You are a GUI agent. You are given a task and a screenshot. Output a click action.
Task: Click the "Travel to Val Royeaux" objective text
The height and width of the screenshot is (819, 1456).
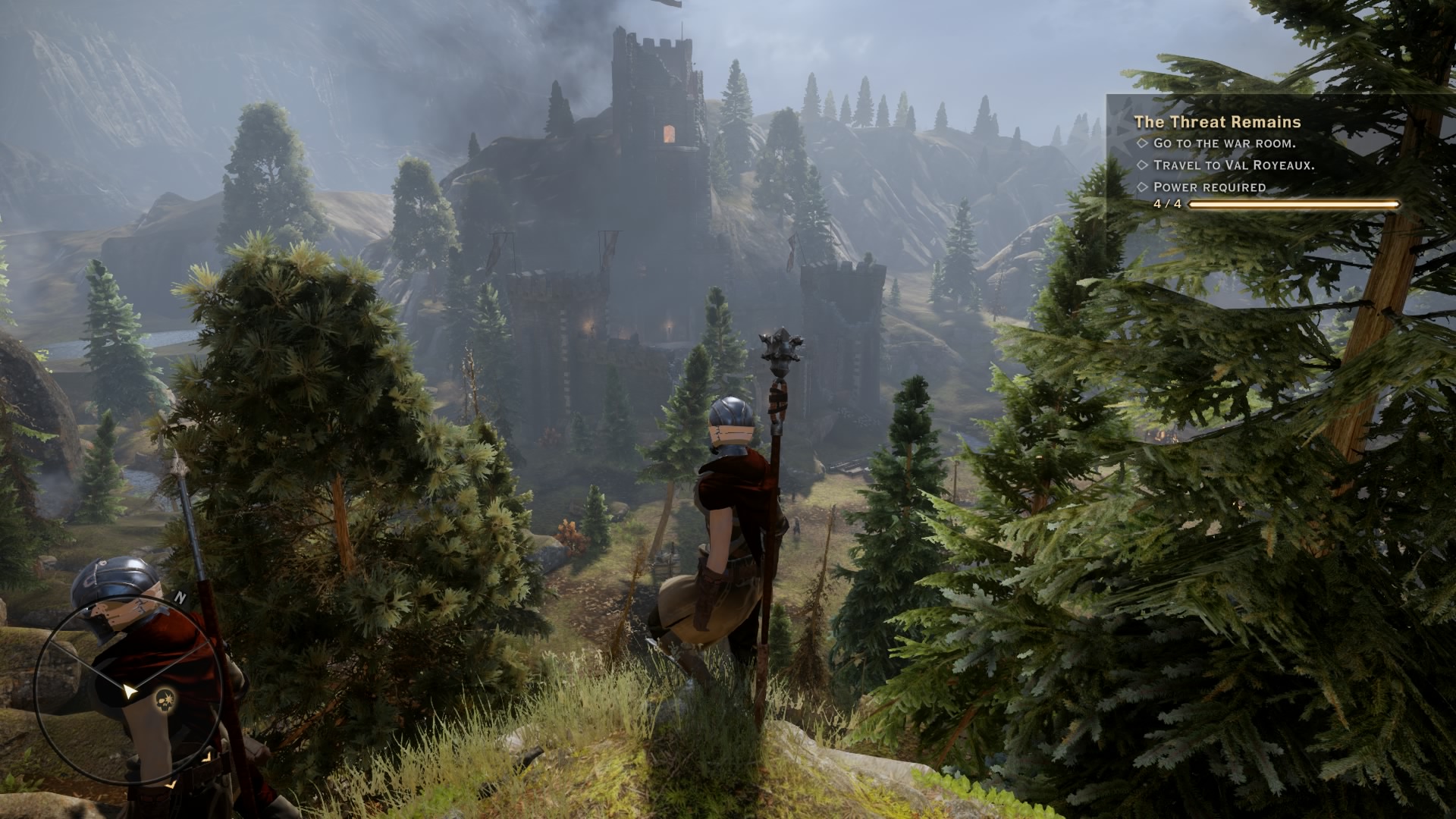coord(1234,165)
